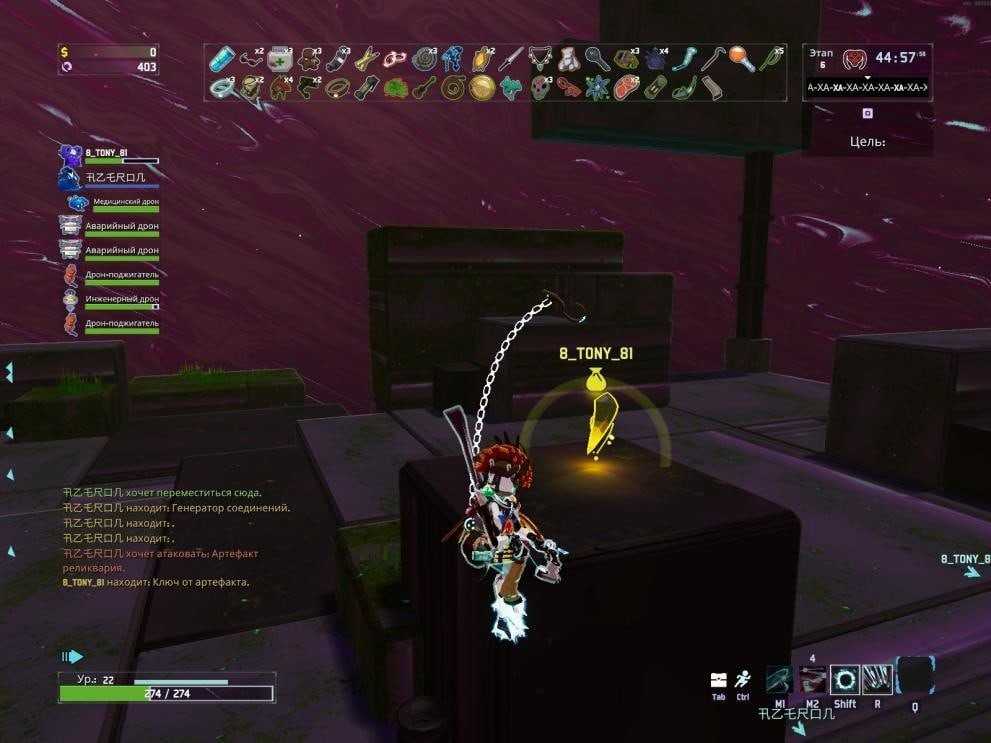
Task: Click the sprint running-man icon
Action: [742, 679]
